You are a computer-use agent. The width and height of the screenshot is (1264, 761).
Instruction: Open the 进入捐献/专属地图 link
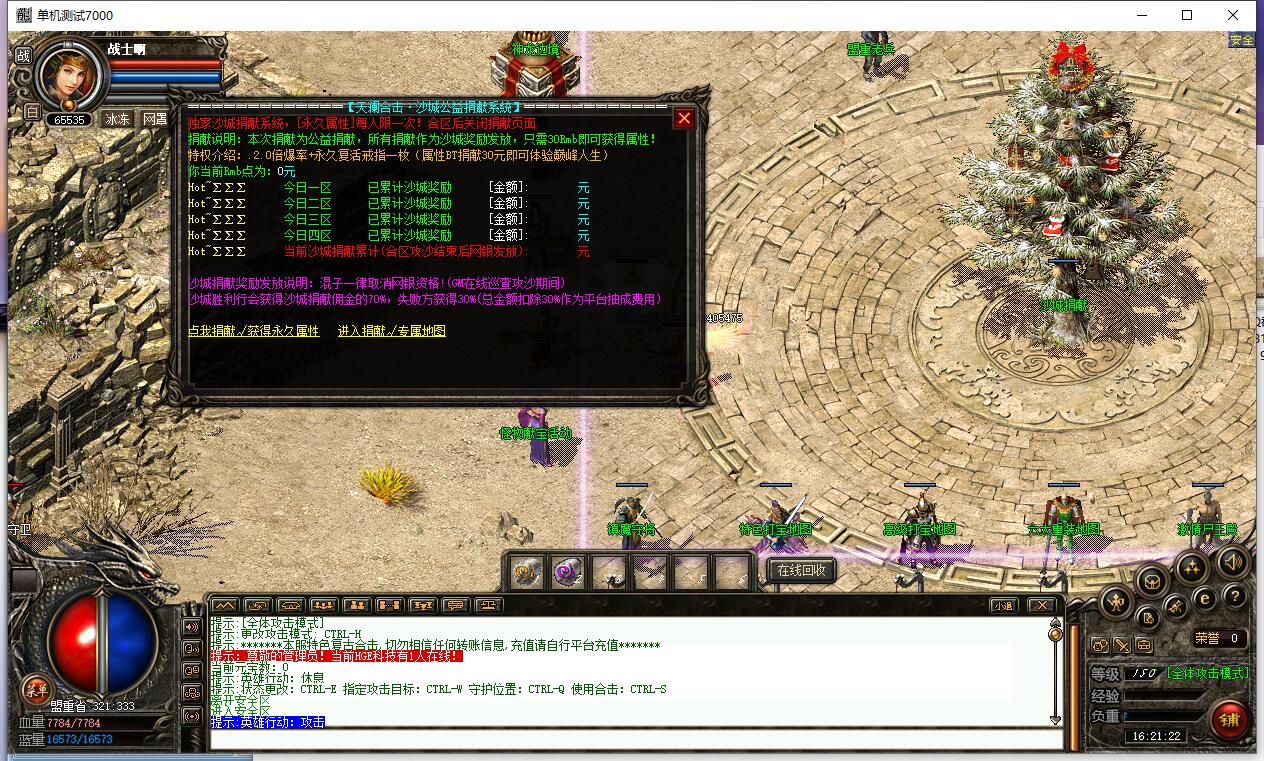click(391, 331)
